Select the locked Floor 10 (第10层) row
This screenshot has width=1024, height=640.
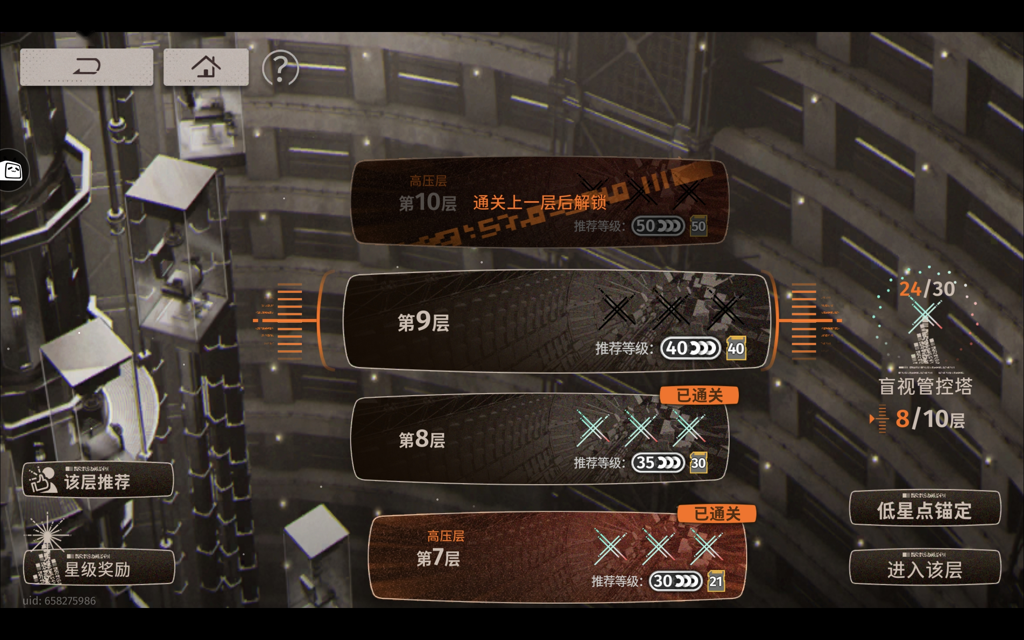coord(539,203)
